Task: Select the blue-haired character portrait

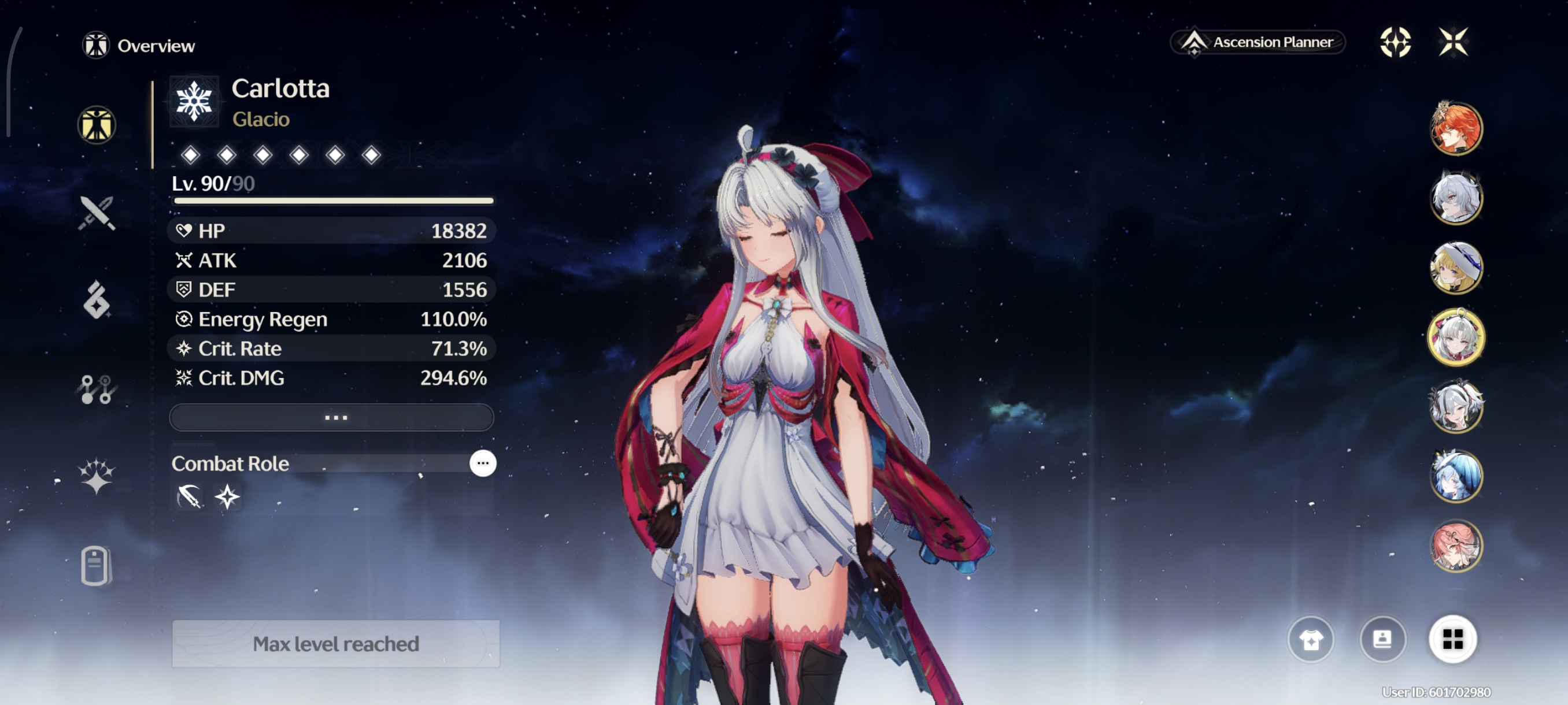Action: (x=1456, y=476)
